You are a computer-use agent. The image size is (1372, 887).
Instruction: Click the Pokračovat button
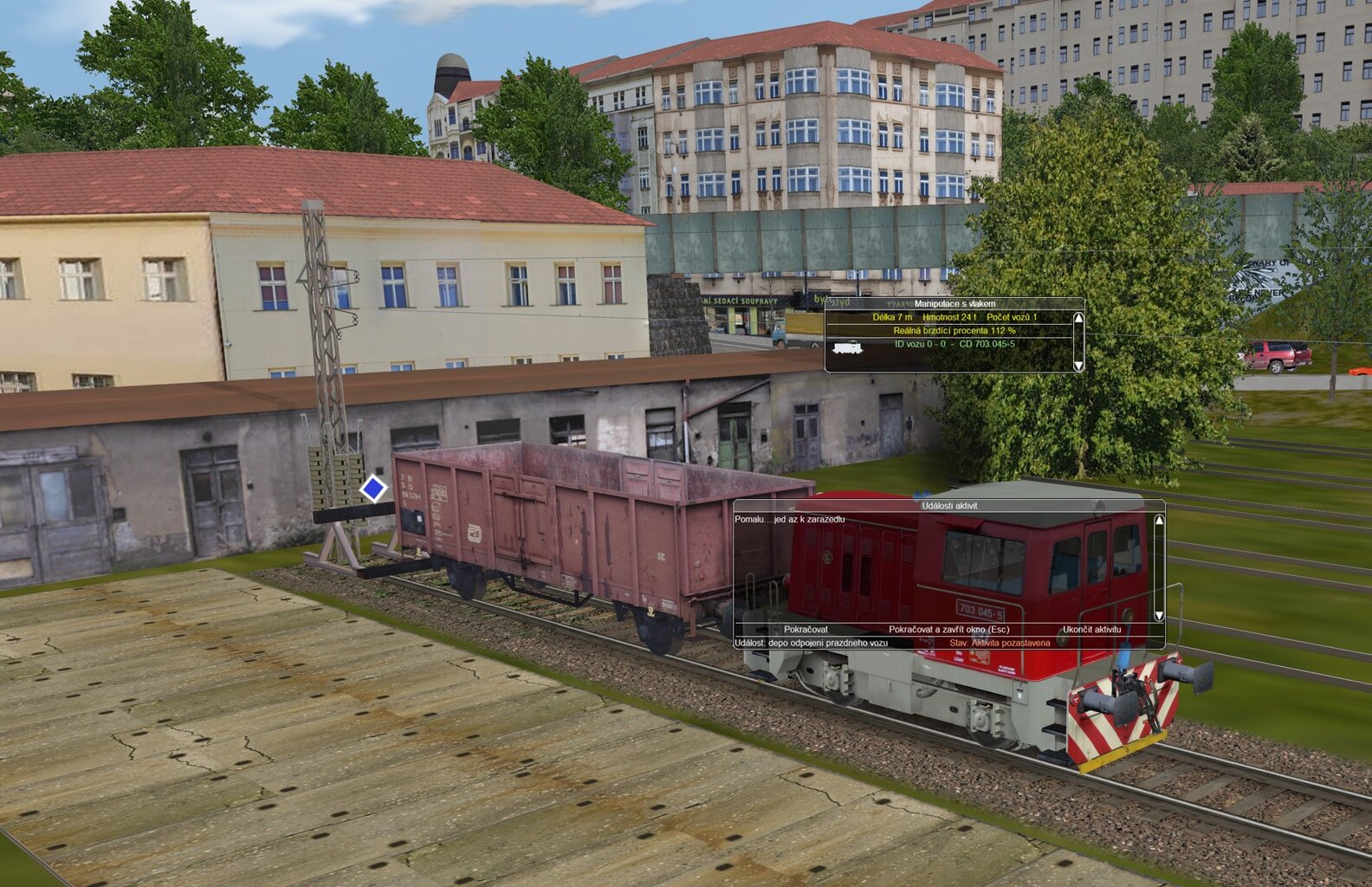coord(806,630)
